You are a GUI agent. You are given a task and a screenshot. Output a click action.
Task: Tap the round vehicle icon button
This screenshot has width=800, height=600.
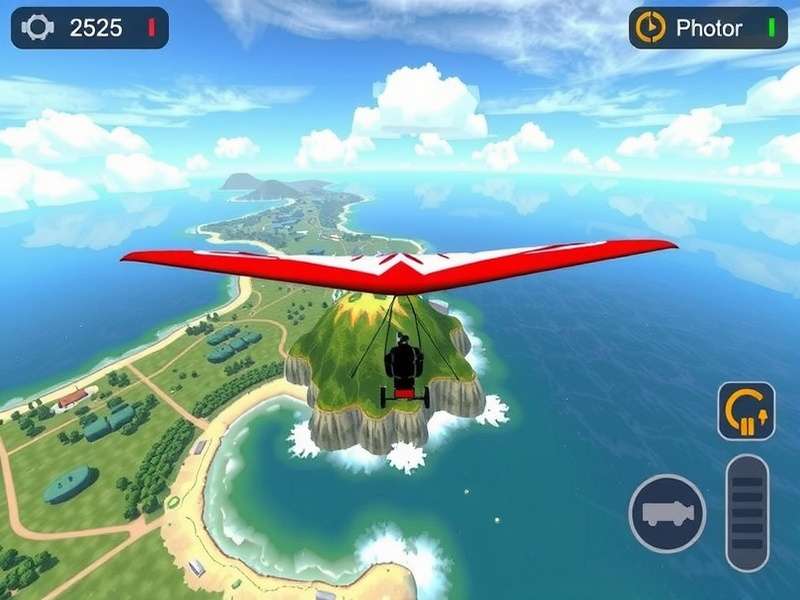[x=667, y=513]
